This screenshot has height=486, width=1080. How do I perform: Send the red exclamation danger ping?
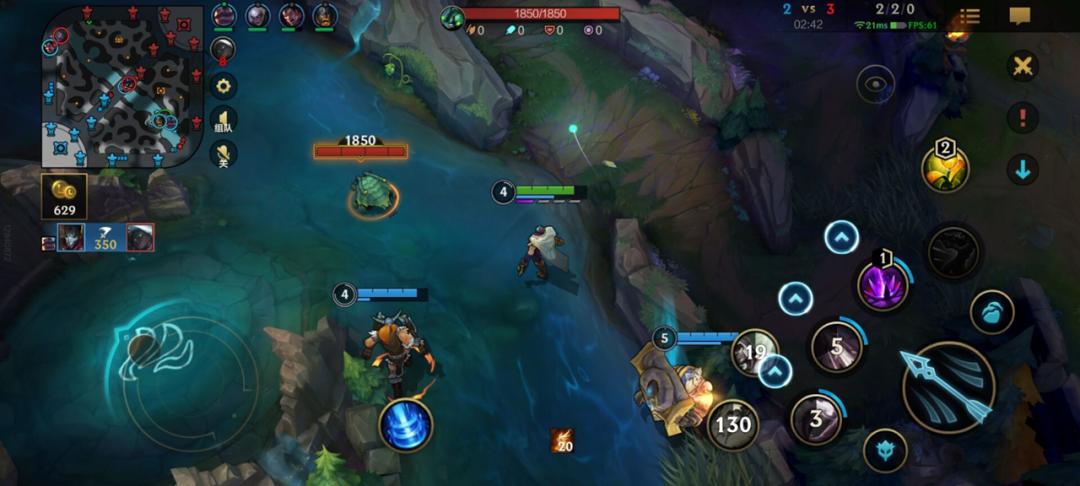pyautogui.click(x=1022, y=118)
